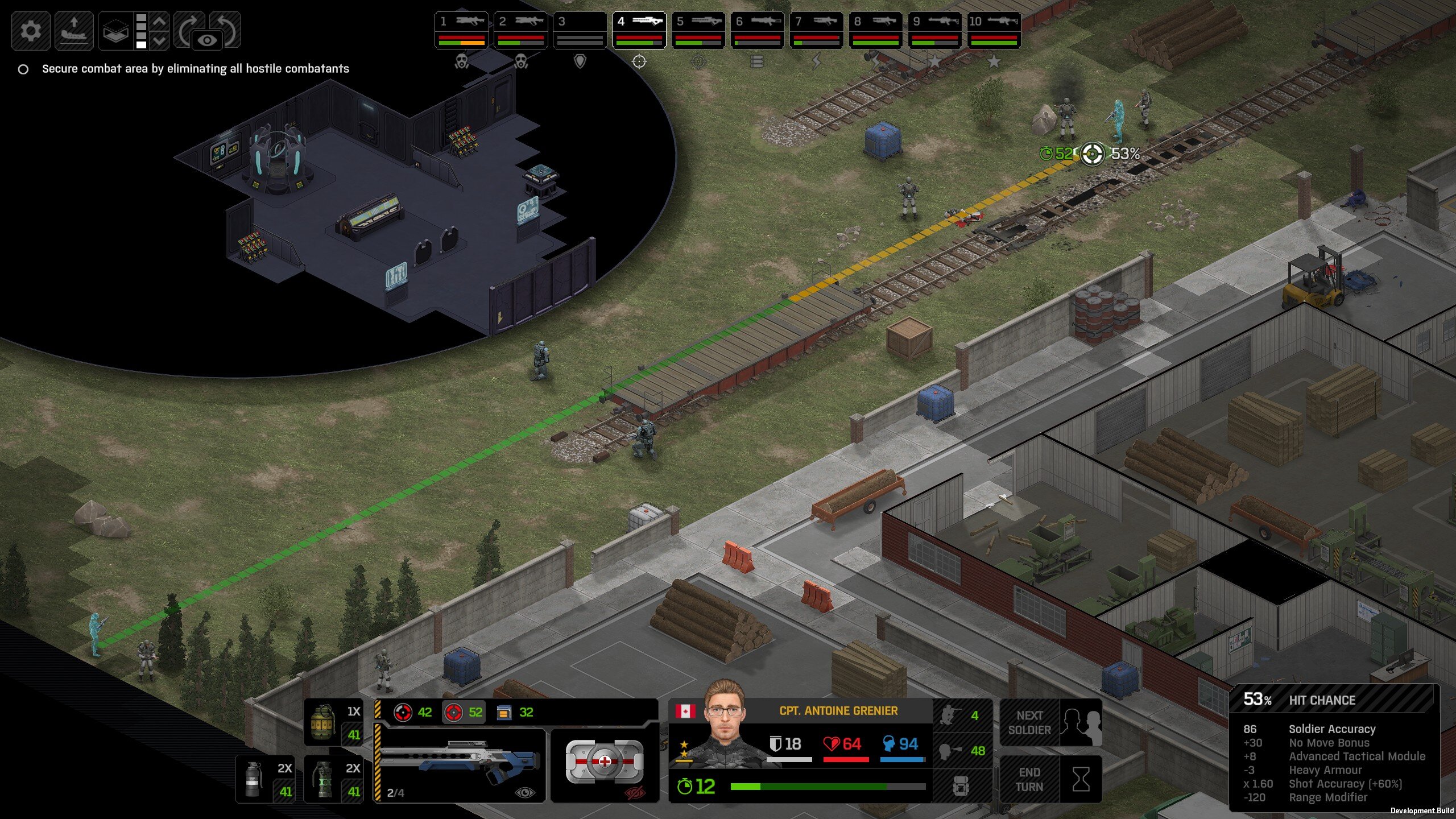This screenshot has height=819, width=1456.
Task: Toggle the eye visibility button between rotate arrows
Action: pos(208,40)
